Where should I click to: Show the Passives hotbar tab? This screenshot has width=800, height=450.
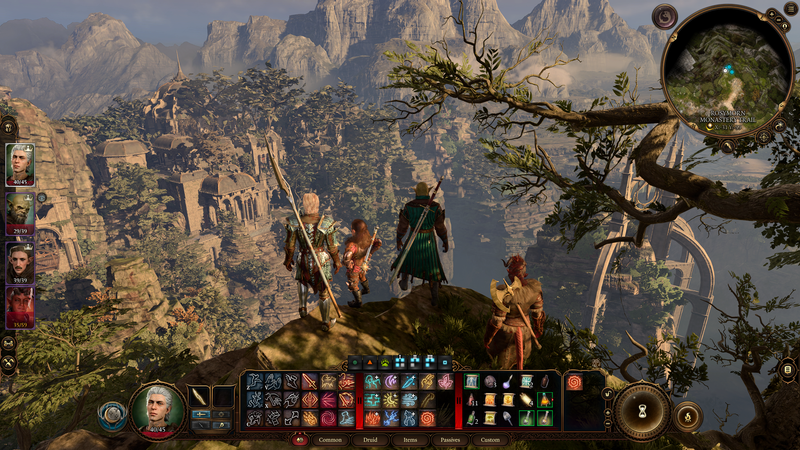tap(450, 439)
